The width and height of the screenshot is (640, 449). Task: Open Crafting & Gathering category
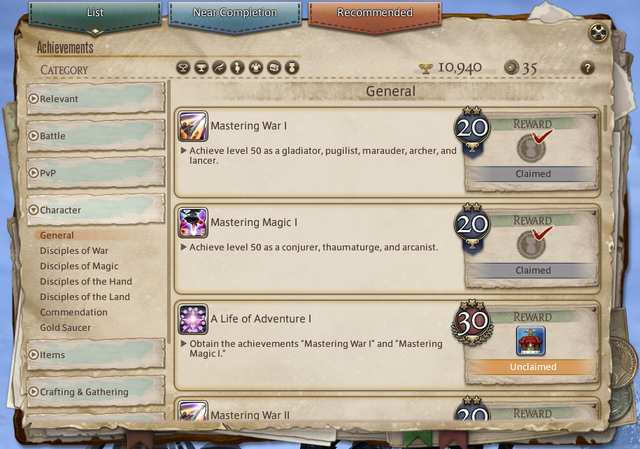pyautogui.click(x=96, y=392)
